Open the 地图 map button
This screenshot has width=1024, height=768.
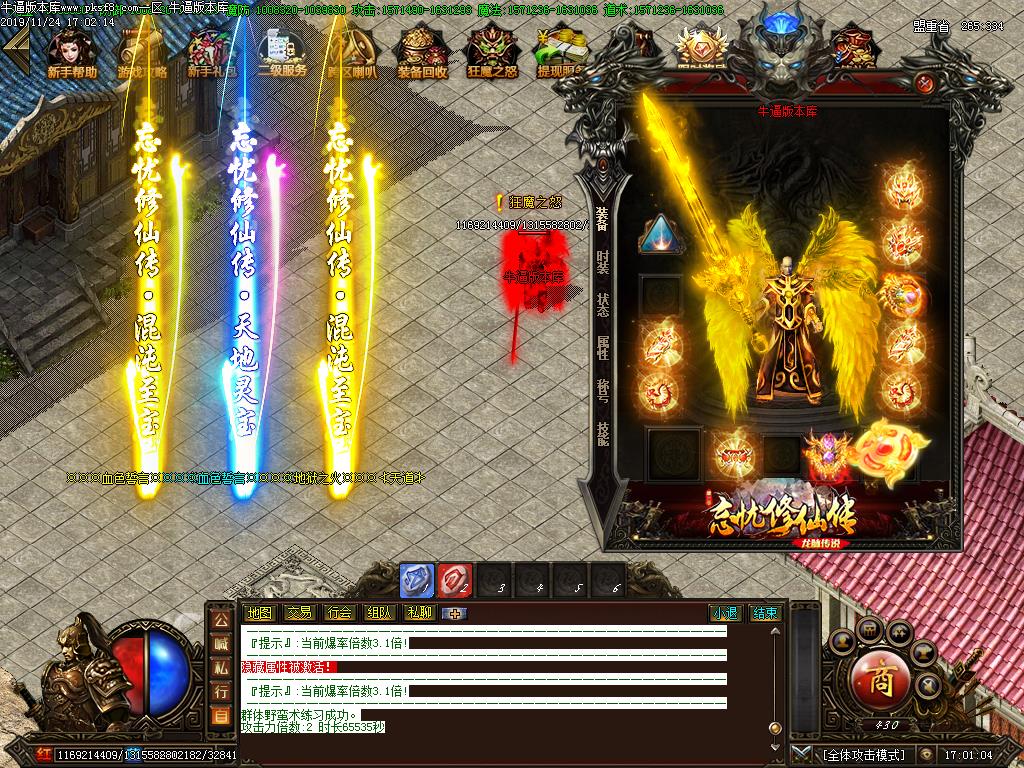[259, 613]
